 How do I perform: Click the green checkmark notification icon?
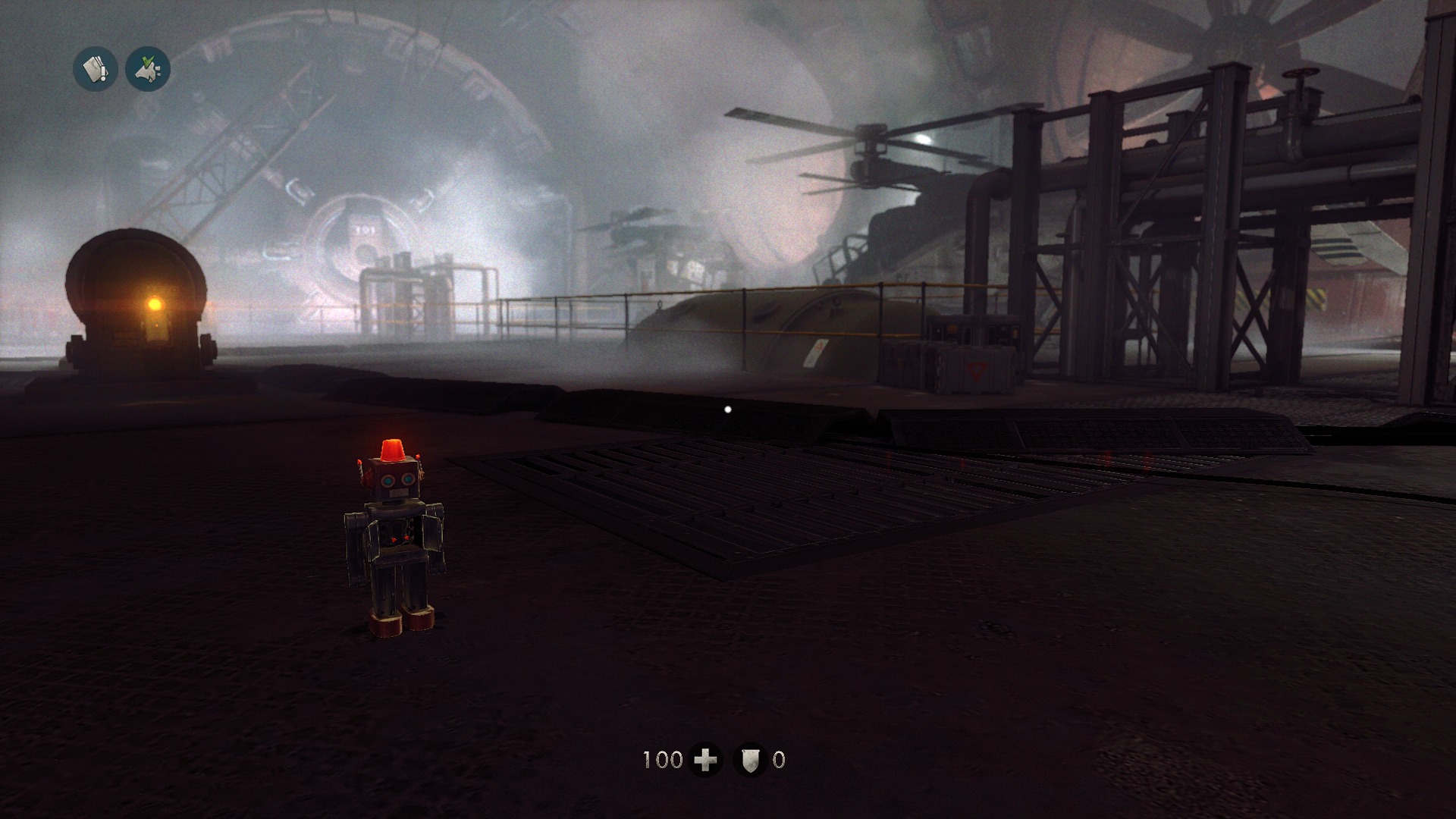(148, 70)
